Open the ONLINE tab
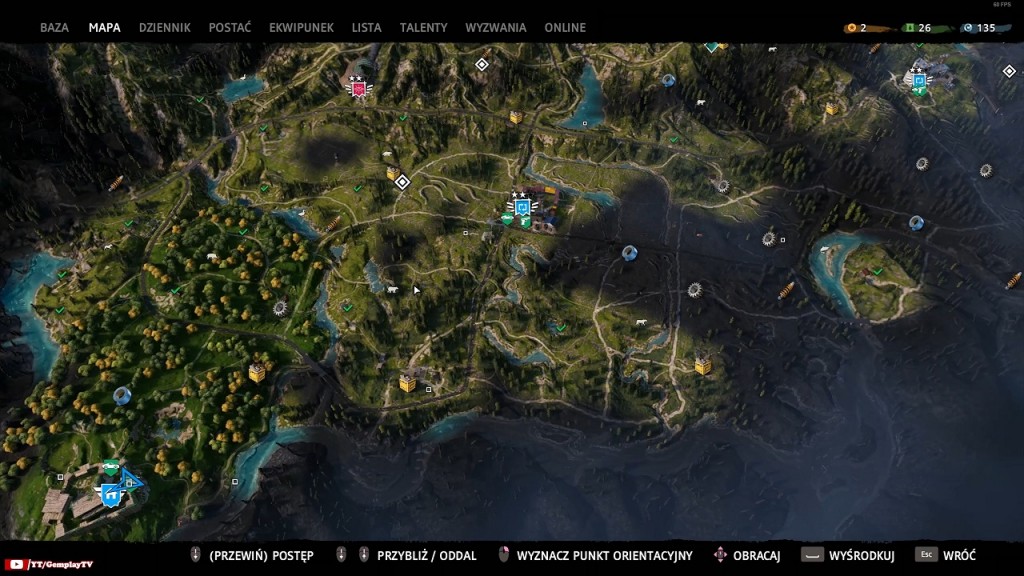 coord(565,28)
